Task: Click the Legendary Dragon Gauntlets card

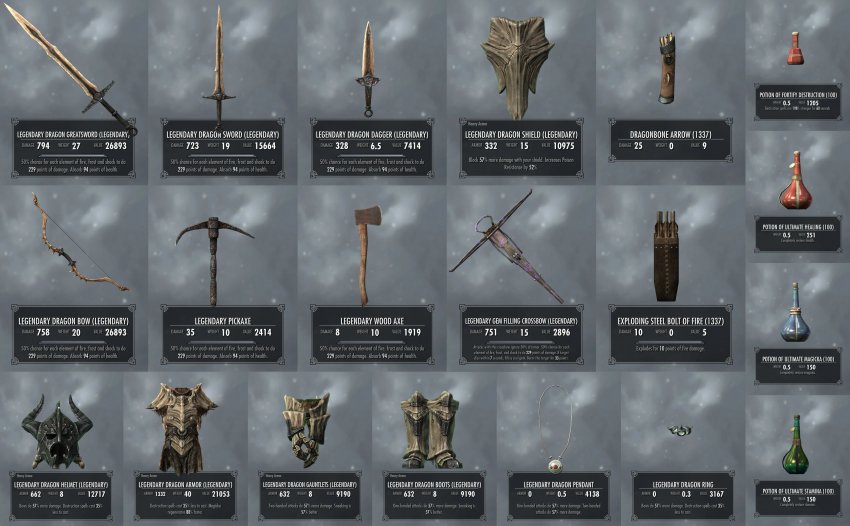Action: pos(308,450)
